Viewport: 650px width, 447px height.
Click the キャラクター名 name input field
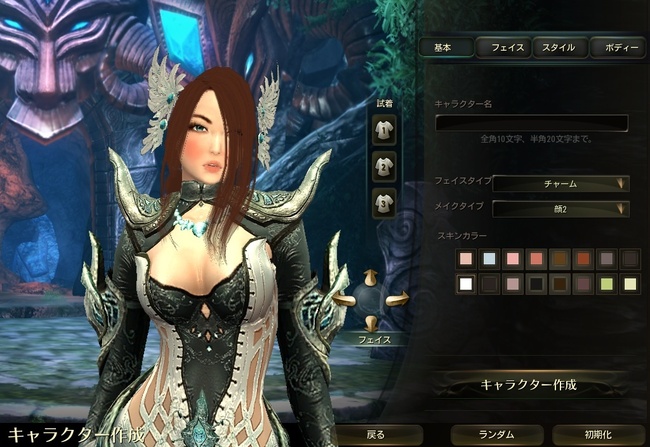click(x=531, y=123)
